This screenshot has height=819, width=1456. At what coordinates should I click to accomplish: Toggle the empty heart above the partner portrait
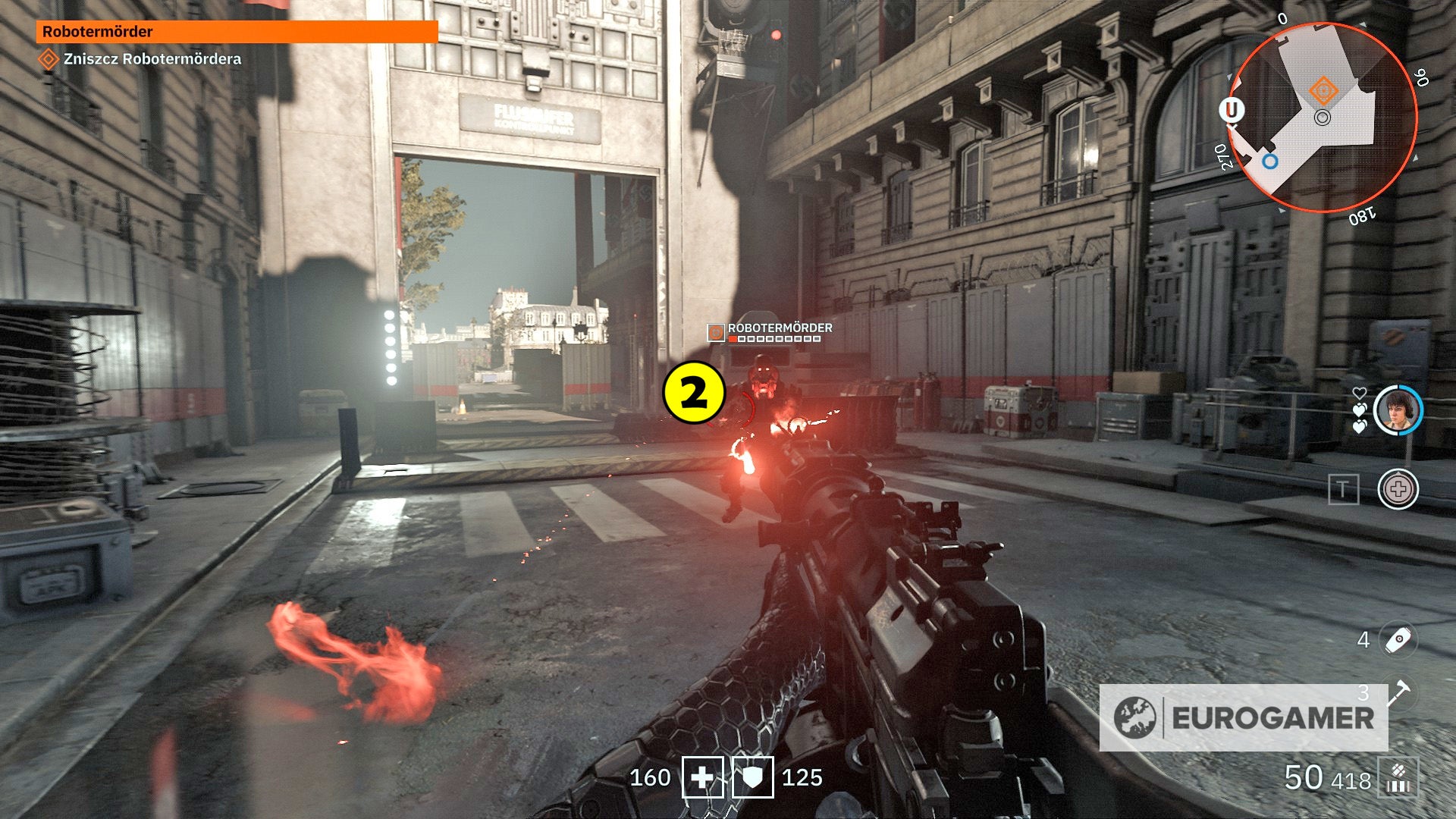pyautogui.click(x=1360, y=393)
